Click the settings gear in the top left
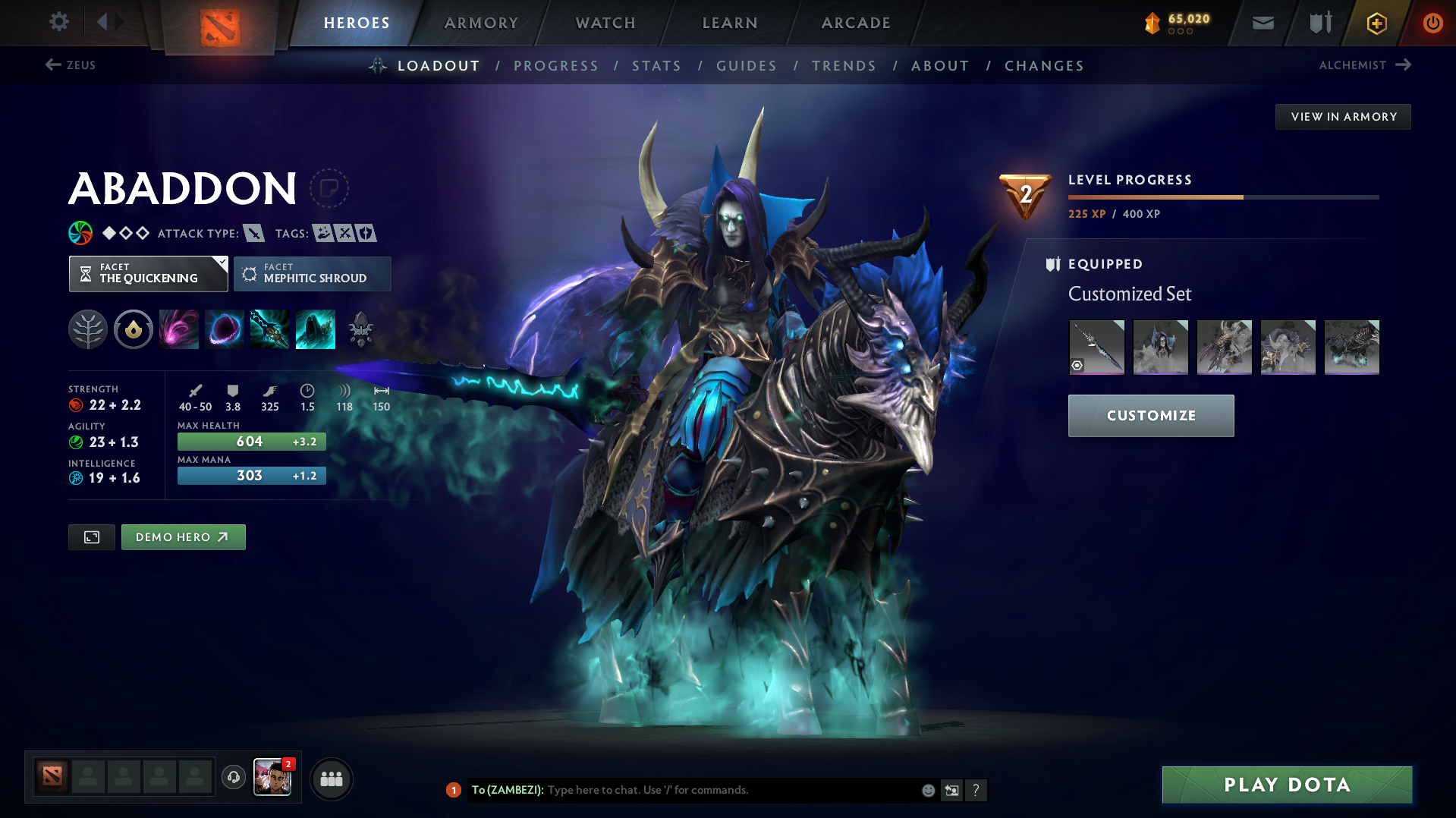 (58, 22)
